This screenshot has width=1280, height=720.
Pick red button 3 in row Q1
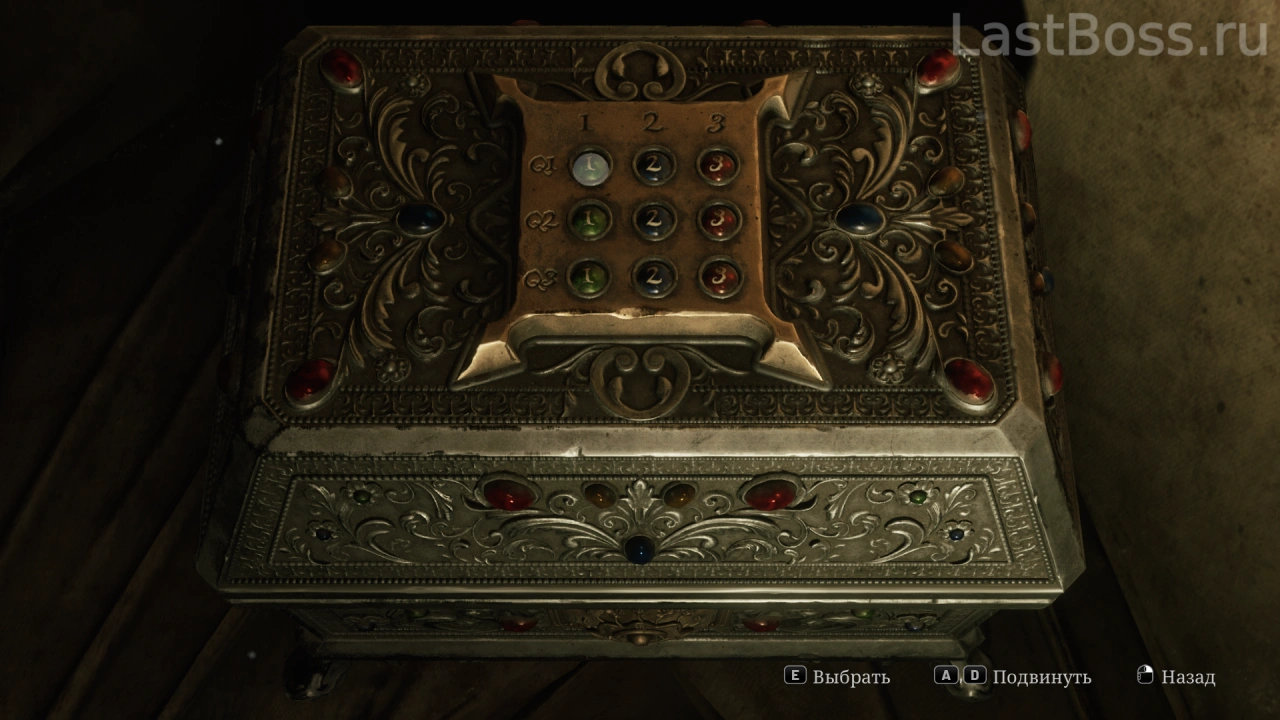tap(718, 165)
